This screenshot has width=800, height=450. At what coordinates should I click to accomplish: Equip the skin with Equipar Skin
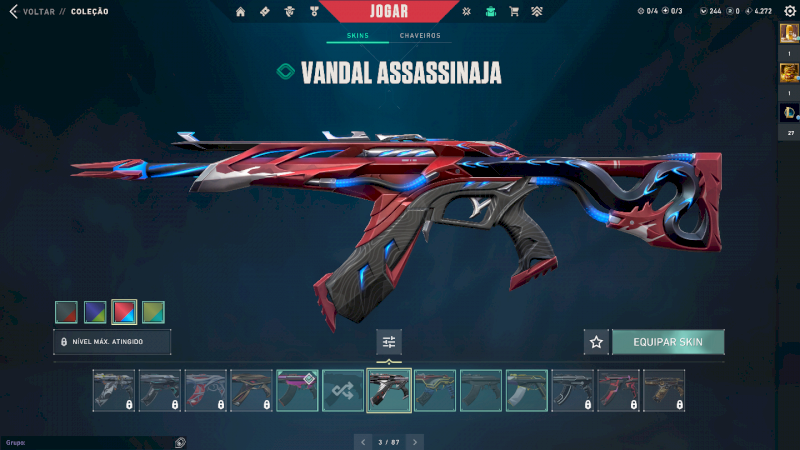(668, 342)
